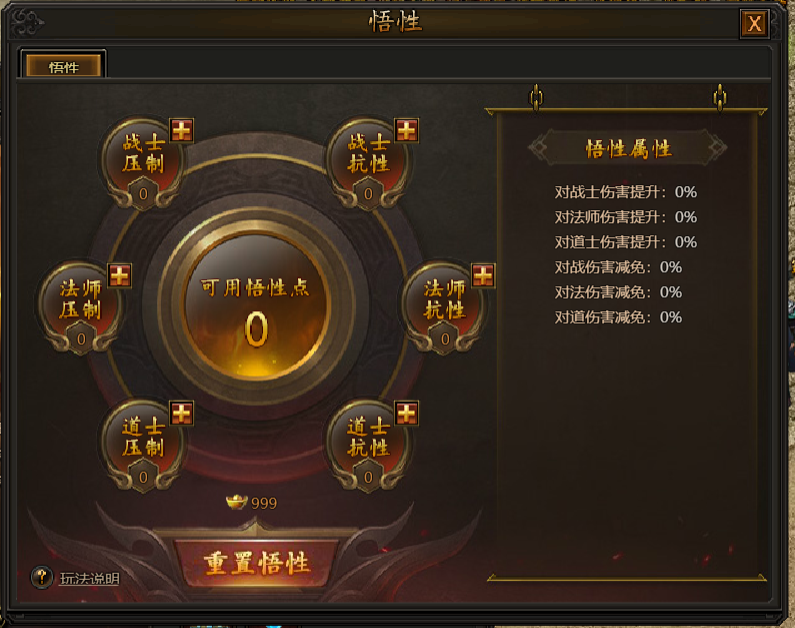Viewport: 795px width, 628px height.
Task: Add a point to 道士抗性
Action: (406, 413)
